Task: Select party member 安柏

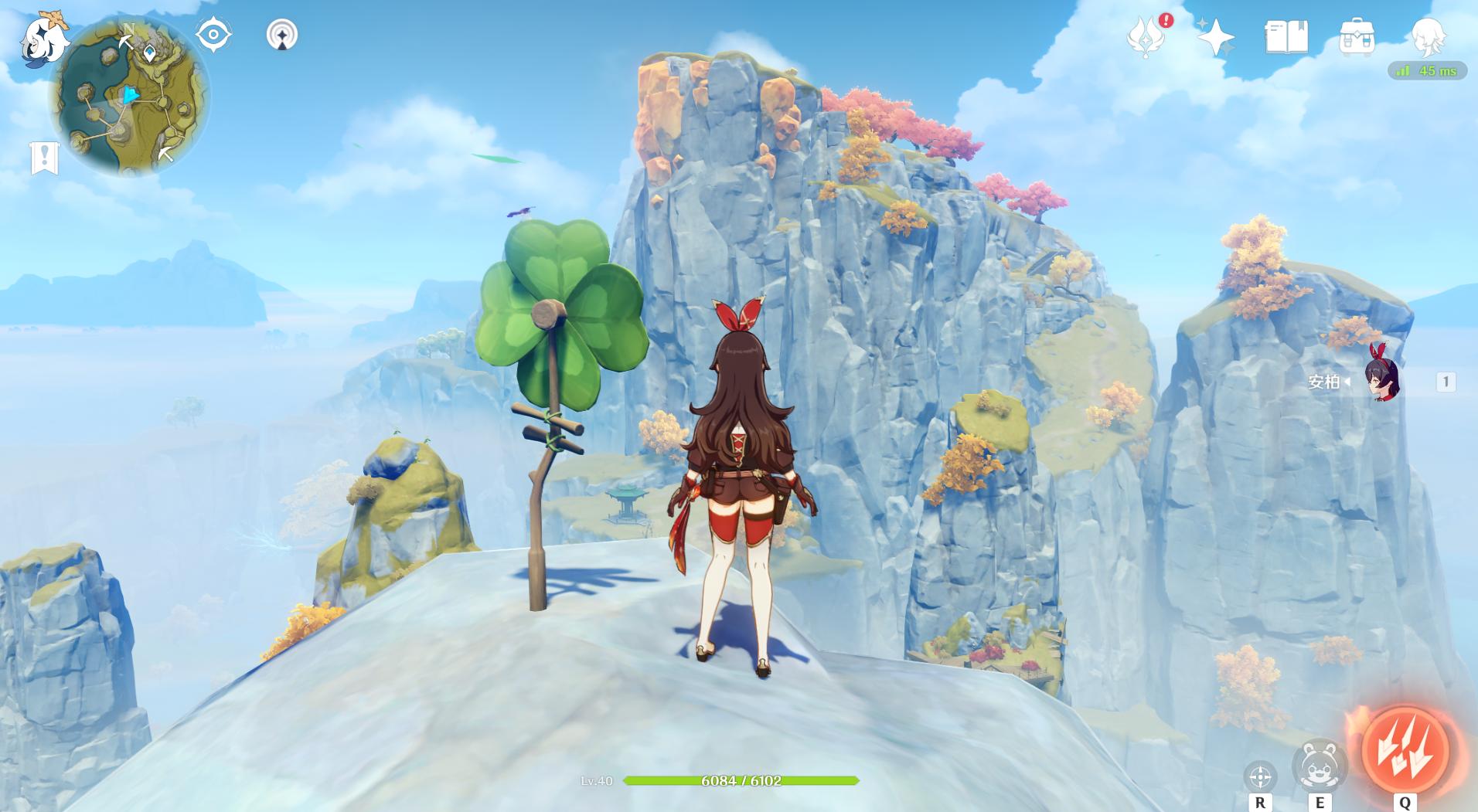Action: click(1381, 381)
